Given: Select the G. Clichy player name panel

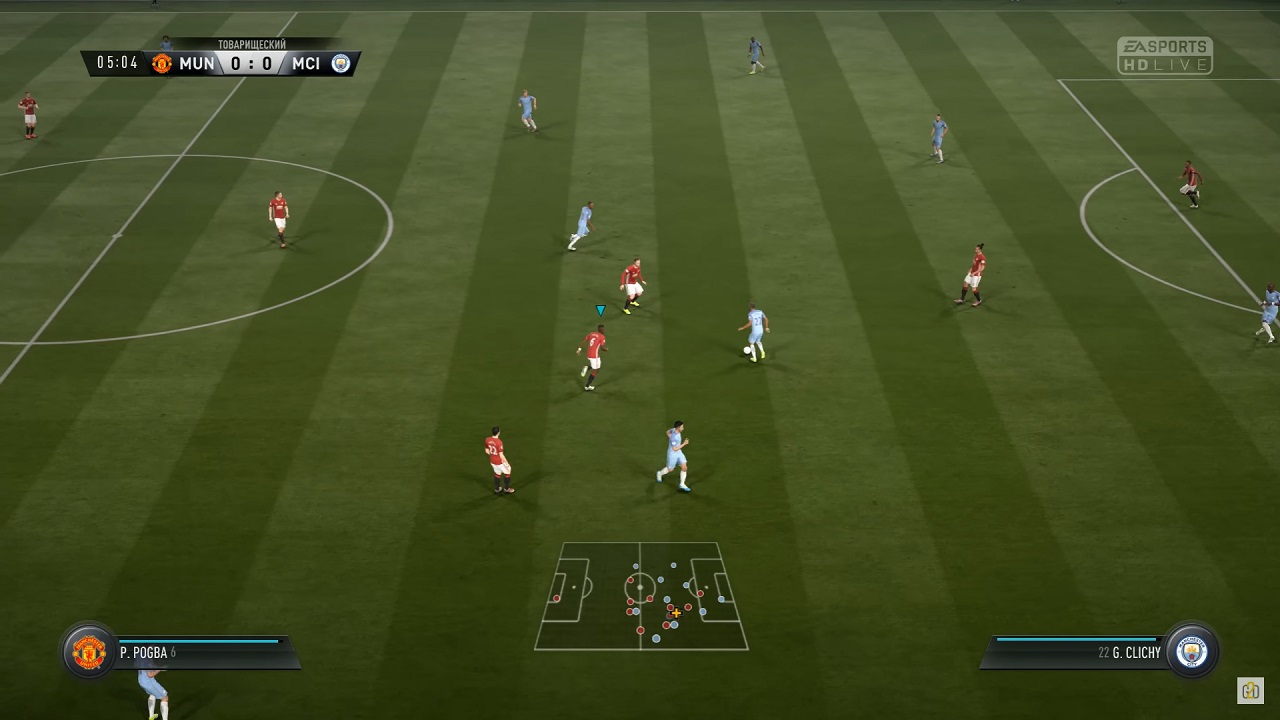Looking at the screenshot, I should pos(1075,652).
